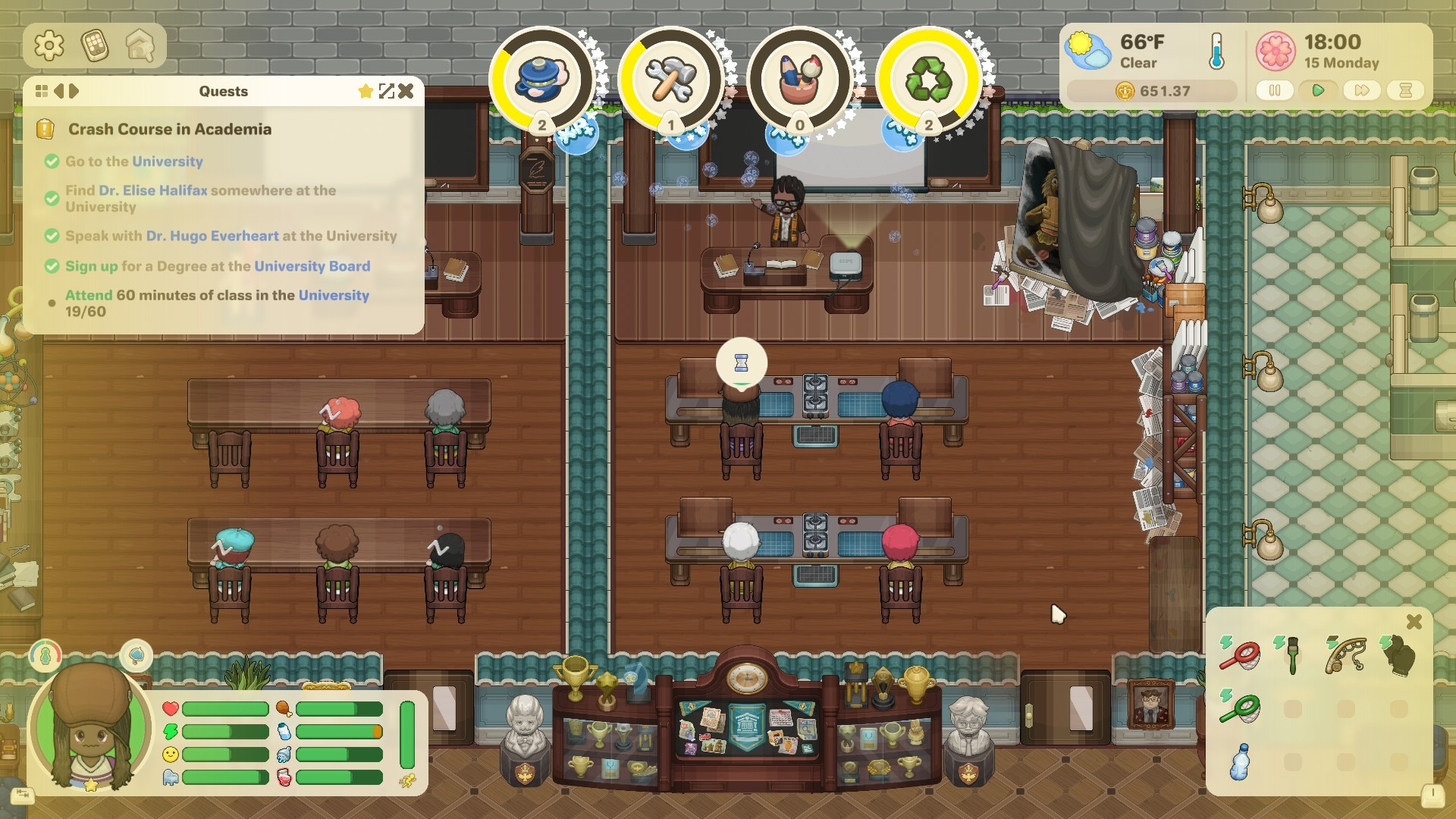The image size is (1456, 819).
Task: Open the phone menu icon
Action: pyautogui.click(x=95, y=46)
